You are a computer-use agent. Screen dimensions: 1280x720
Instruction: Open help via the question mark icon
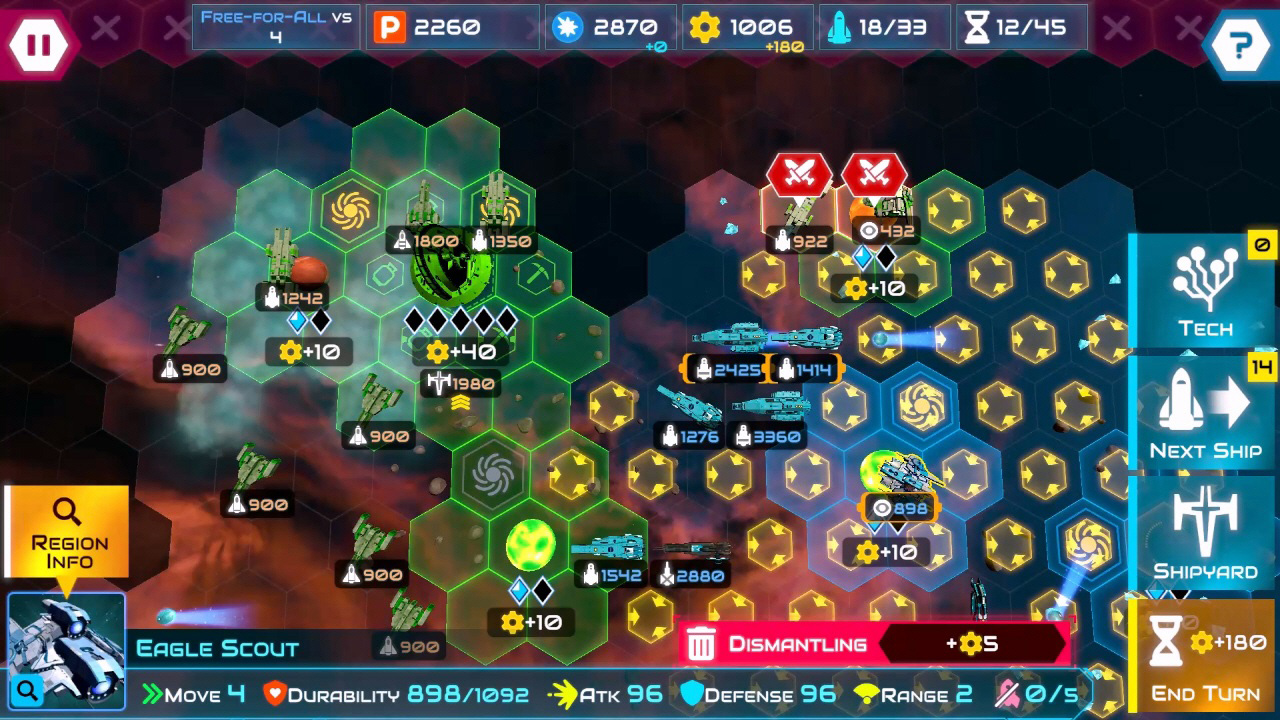click(1241, 42)
